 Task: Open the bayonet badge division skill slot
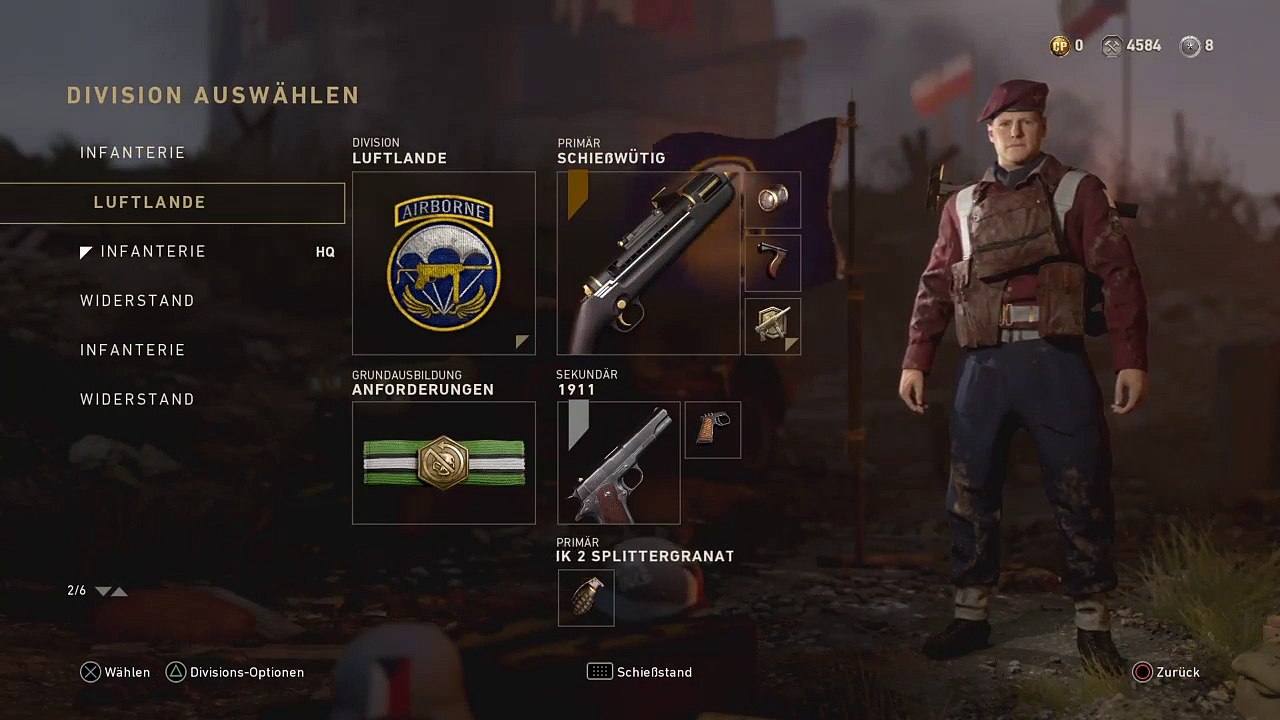click(772, 326)
